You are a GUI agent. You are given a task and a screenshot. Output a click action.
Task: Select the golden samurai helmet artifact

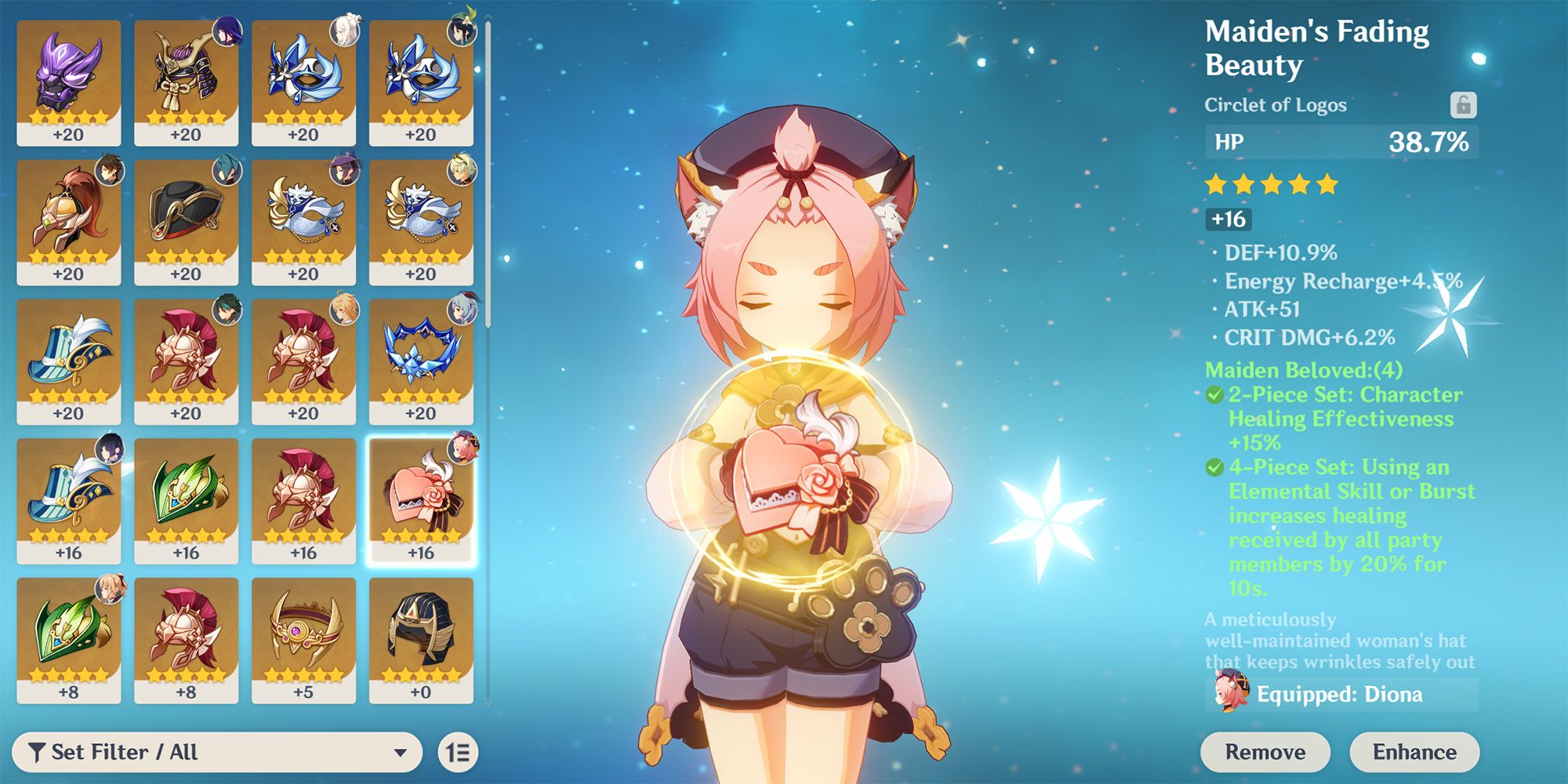pos(187,82)
